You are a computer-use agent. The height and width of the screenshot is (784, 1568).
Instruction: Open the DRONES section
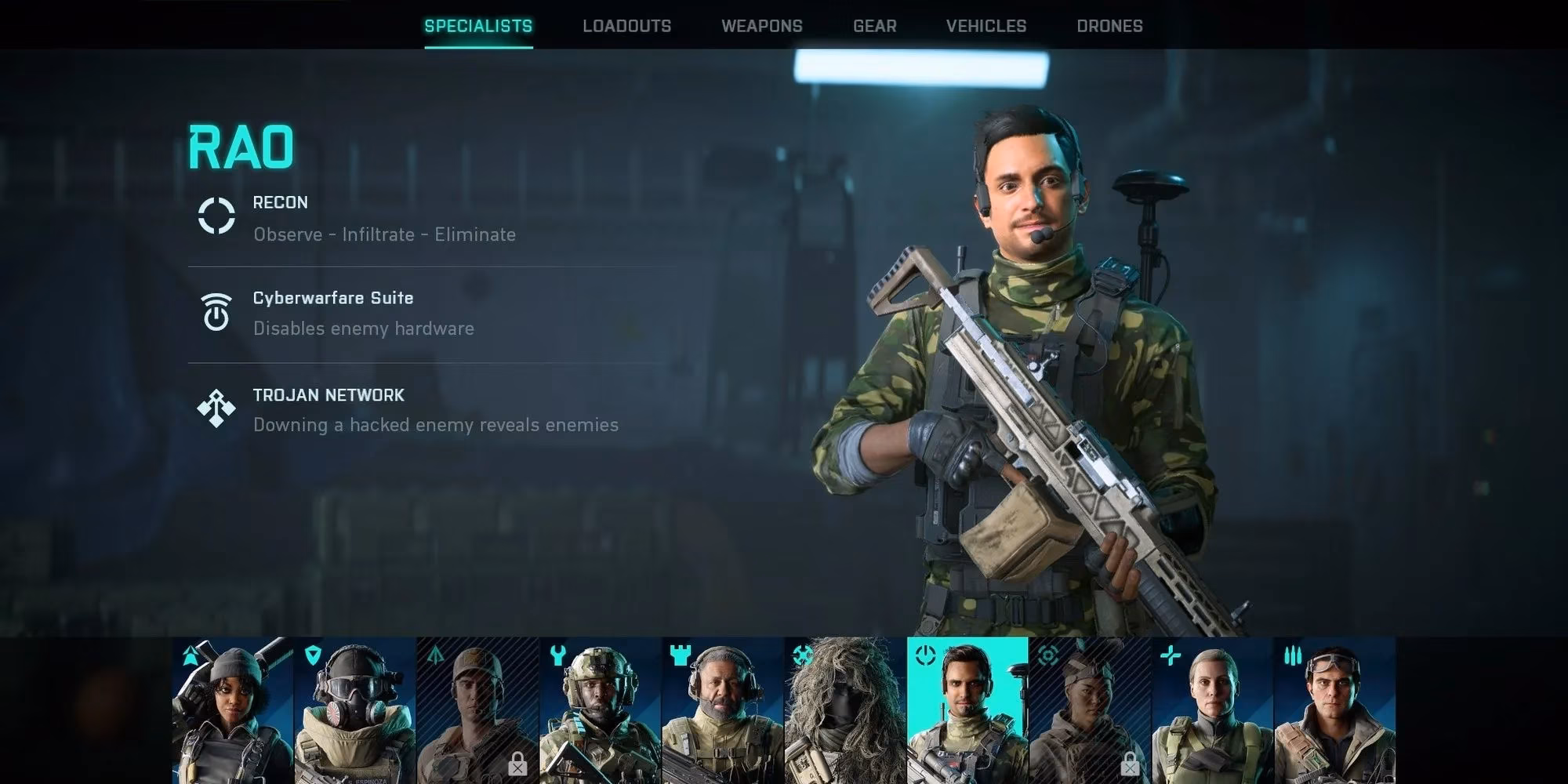1109,25
